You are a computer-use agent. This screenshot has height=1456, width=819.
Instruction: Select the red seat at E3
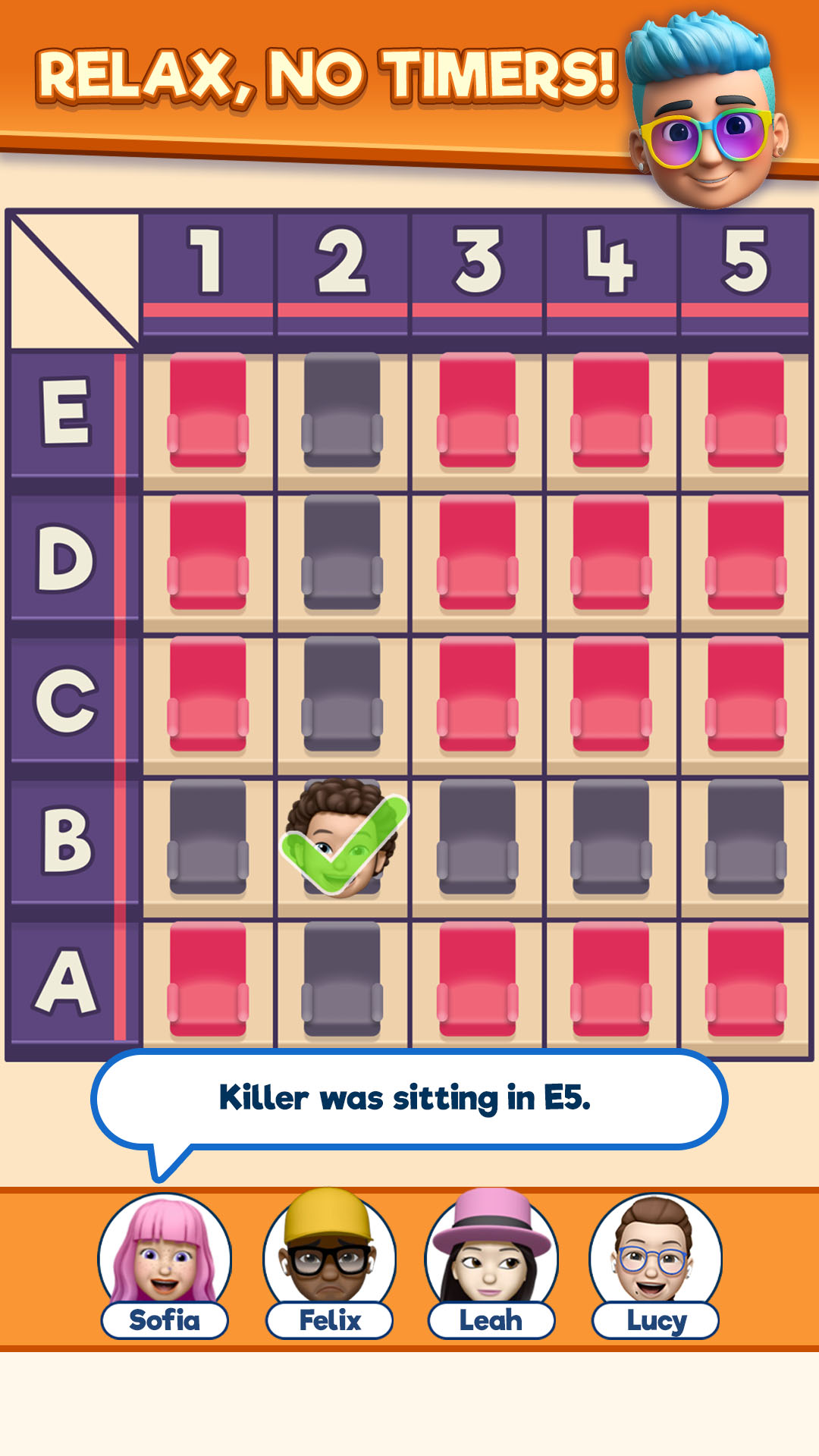tap(477, 410)
